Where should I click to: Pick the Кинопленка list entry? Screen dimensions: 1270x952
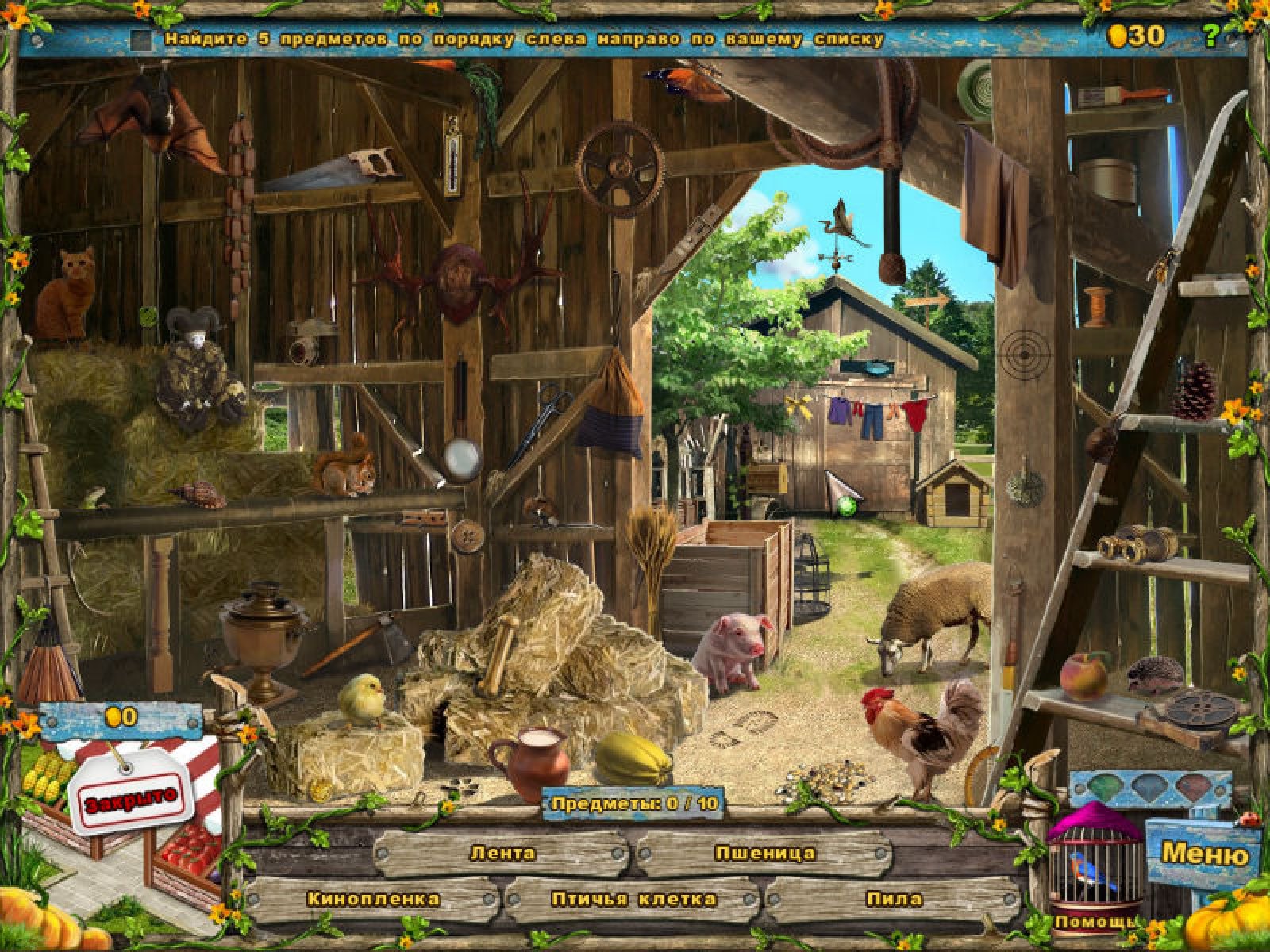point(372,899)
